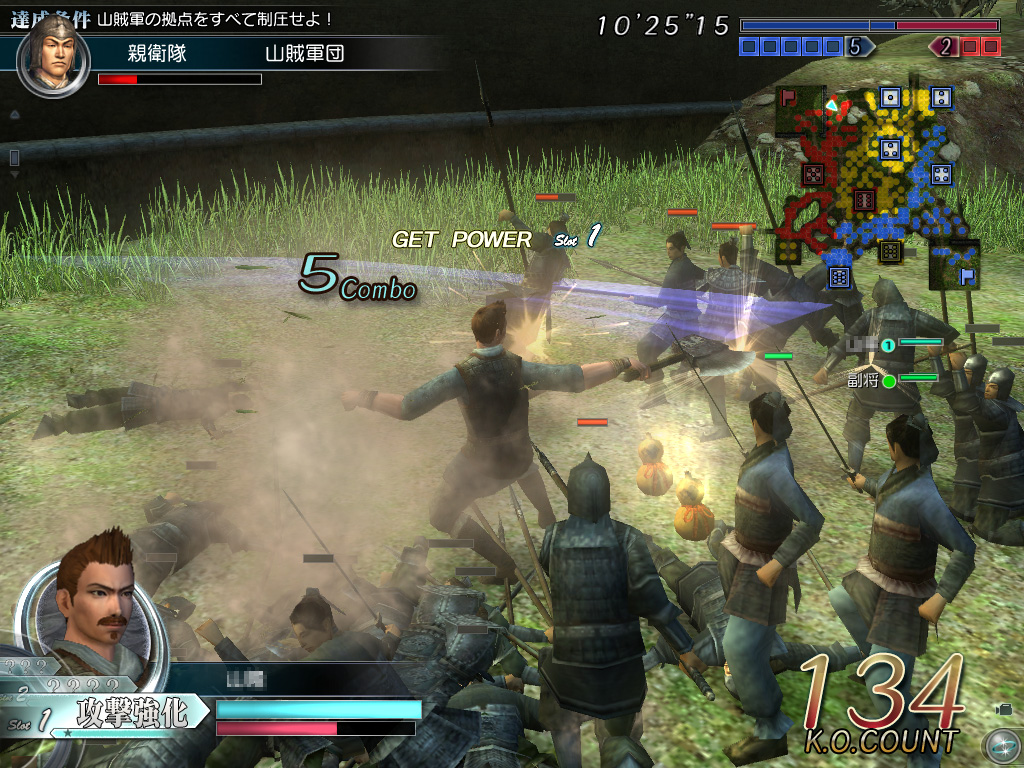1024x768 pixels.
Task: Open the sparkling ring orb button
Action: [1000, 745]
